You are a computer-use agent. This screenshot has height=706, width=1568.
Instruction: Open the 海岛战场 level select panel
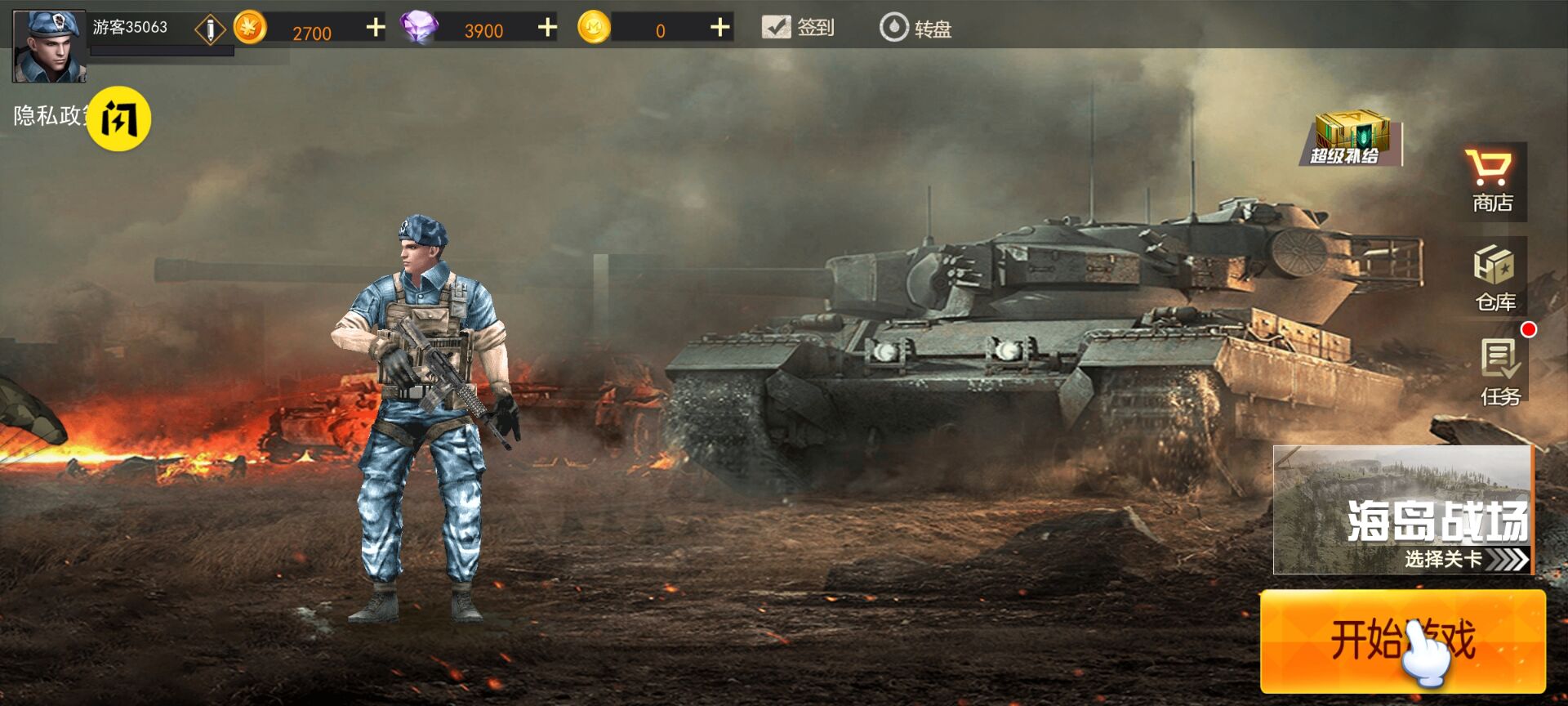point(1402,510)
